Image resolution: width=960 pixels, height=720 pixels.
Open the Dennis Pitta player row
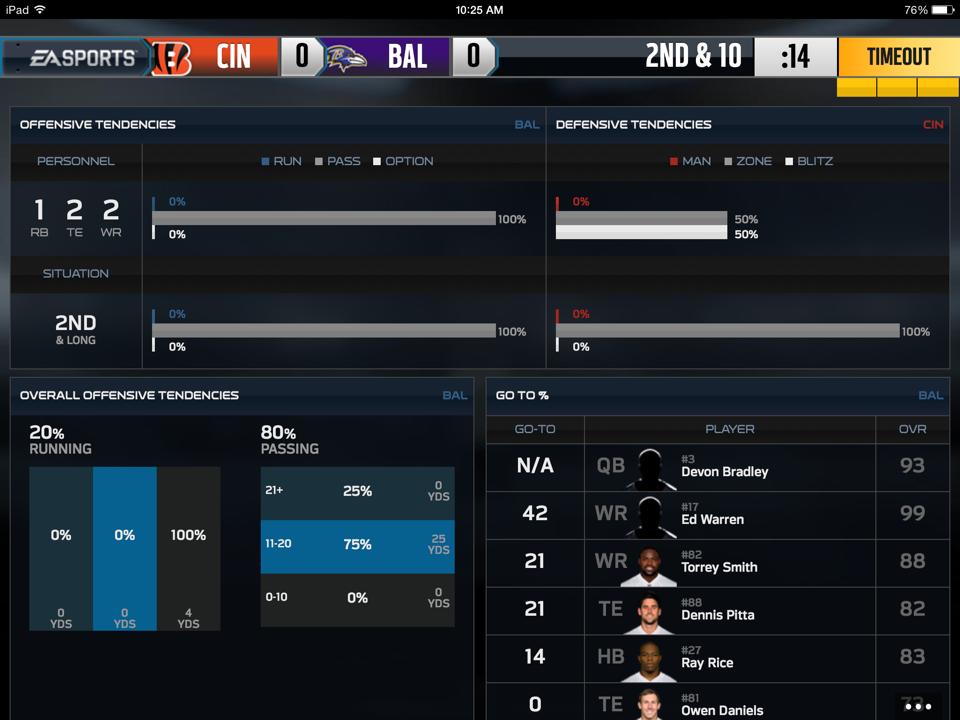pos(717,610)
